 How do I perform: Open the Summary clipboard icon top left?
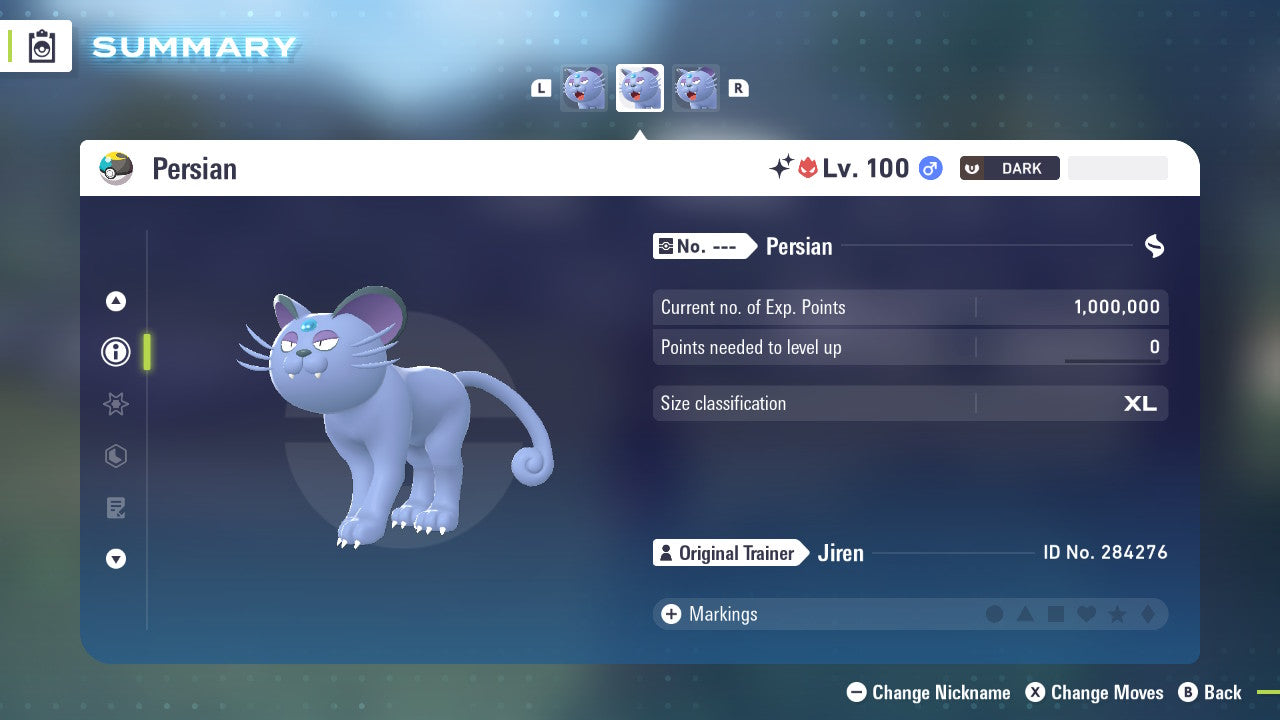(40, 45)
